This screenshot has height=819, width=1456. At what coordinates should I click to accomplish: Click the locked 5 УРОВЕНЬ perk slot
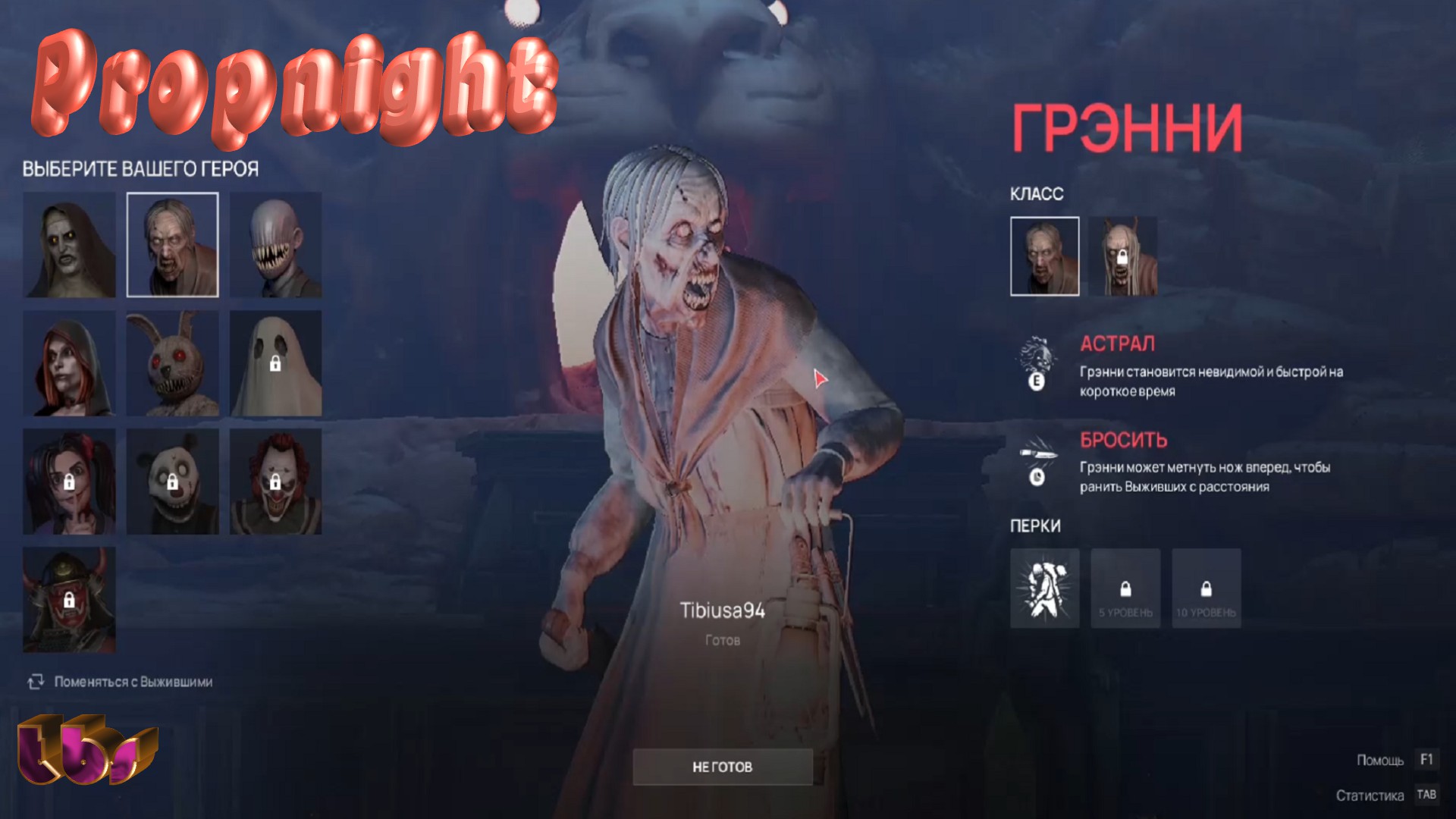1125,589
